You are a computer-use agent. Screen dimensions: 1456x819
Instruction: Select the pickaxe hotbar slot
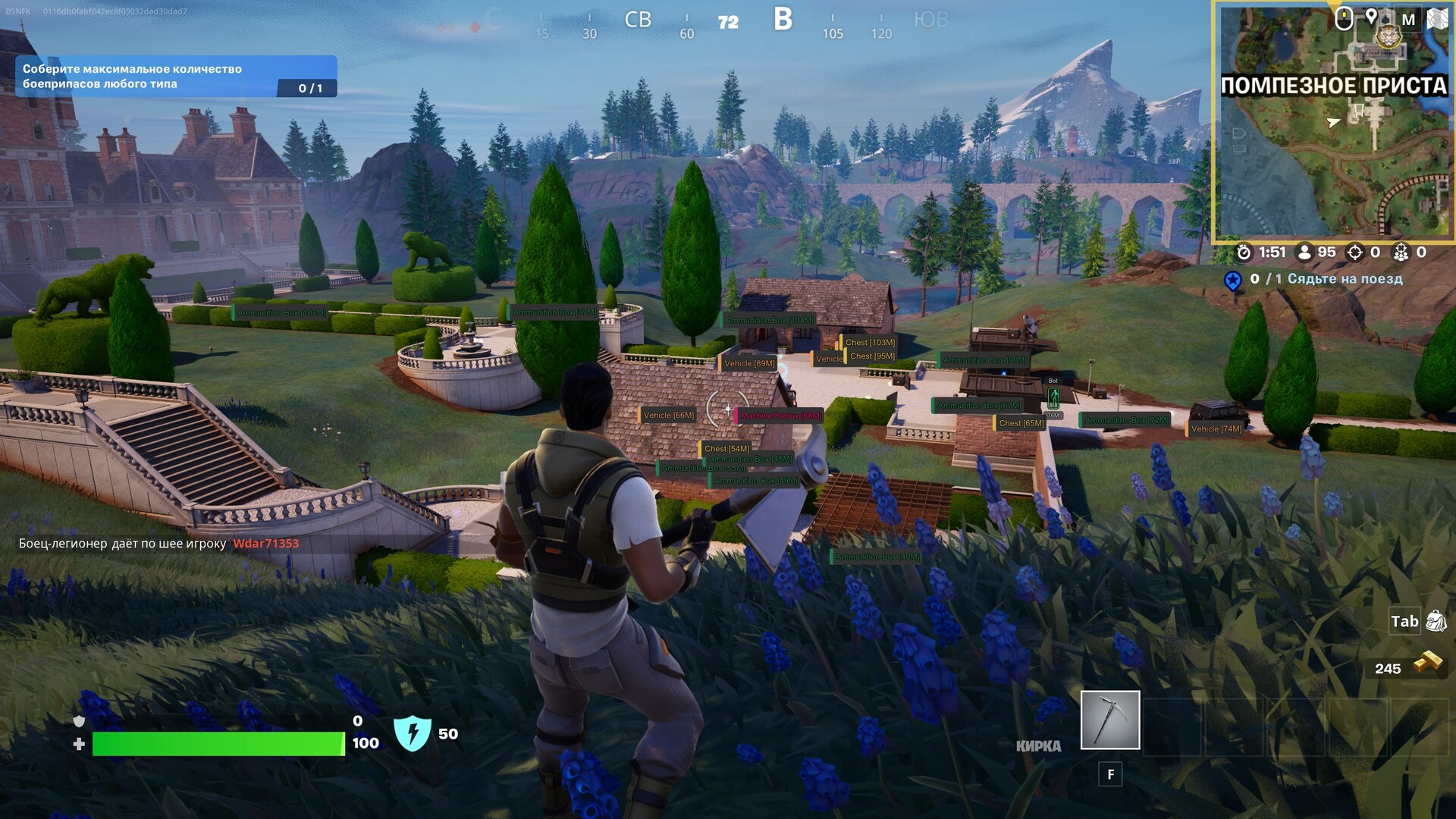1109,720
